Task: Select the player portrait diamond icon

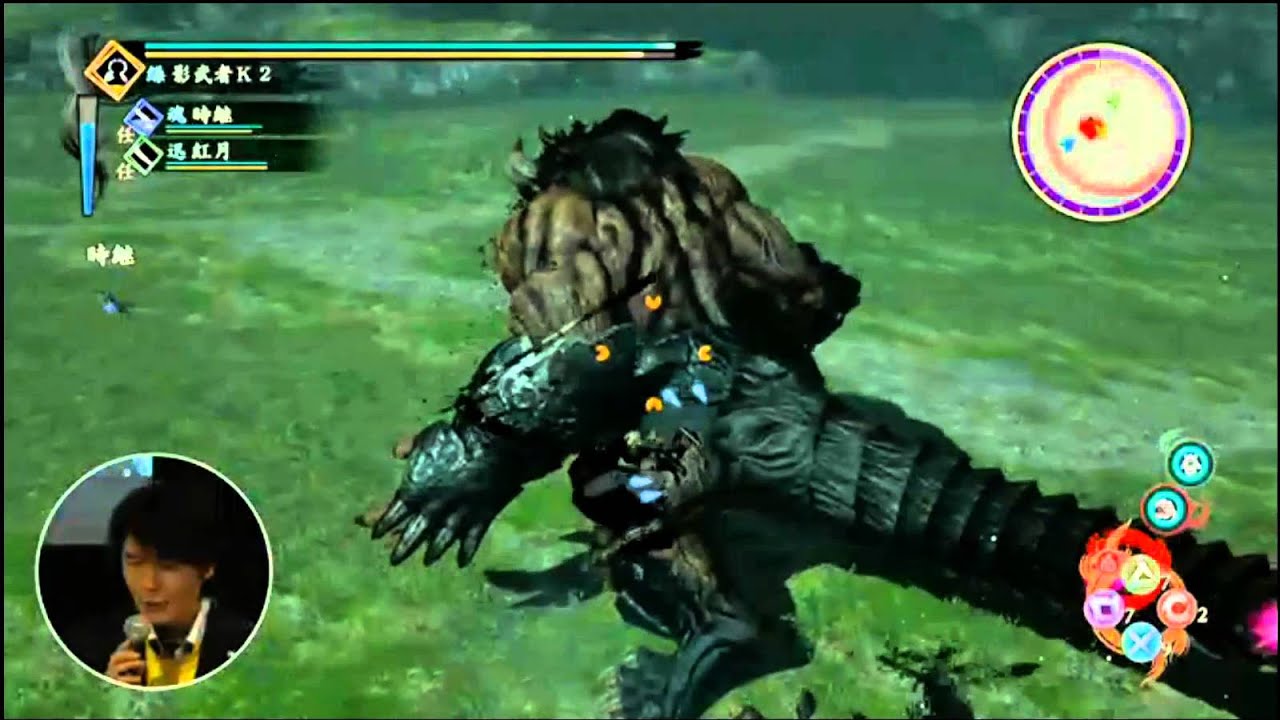Action: pos(117,71)
